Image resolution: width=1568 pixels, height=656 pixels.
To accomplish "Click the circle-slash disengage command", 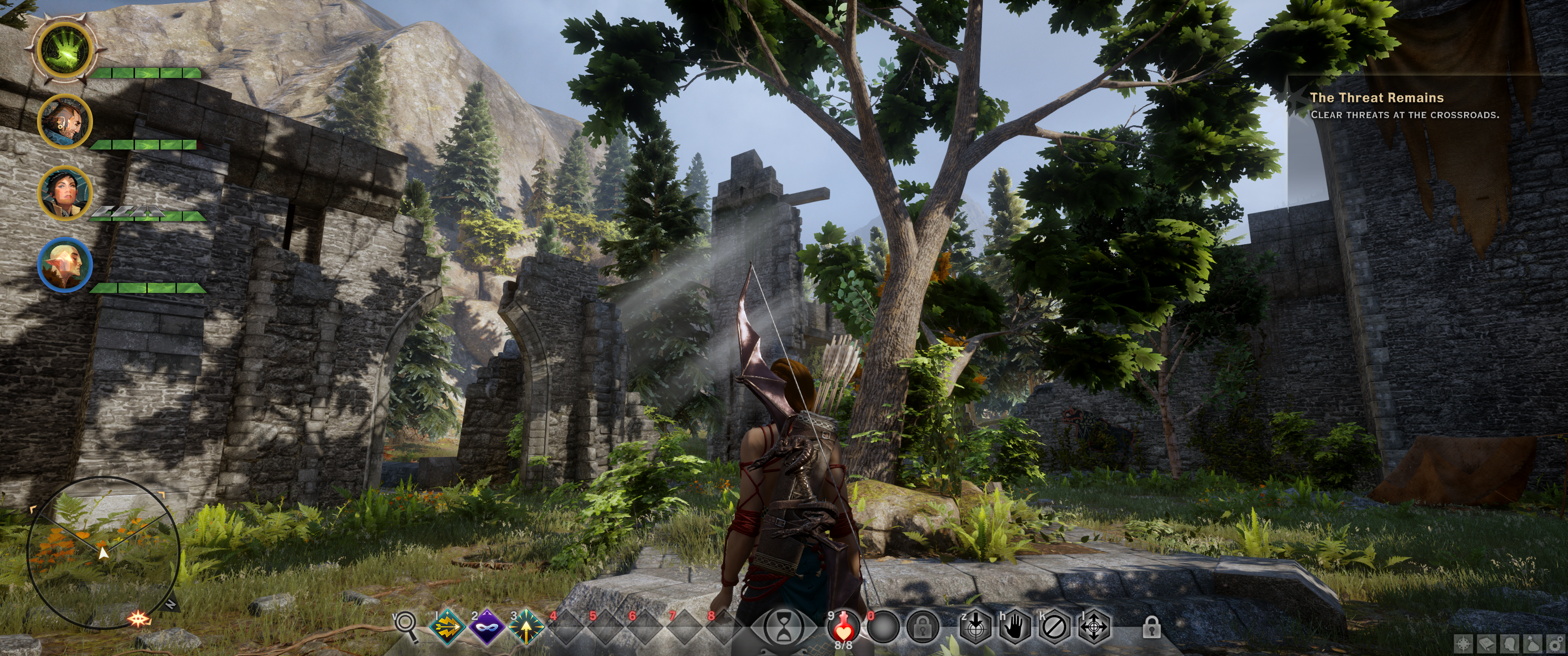I will coord(1054,625).
